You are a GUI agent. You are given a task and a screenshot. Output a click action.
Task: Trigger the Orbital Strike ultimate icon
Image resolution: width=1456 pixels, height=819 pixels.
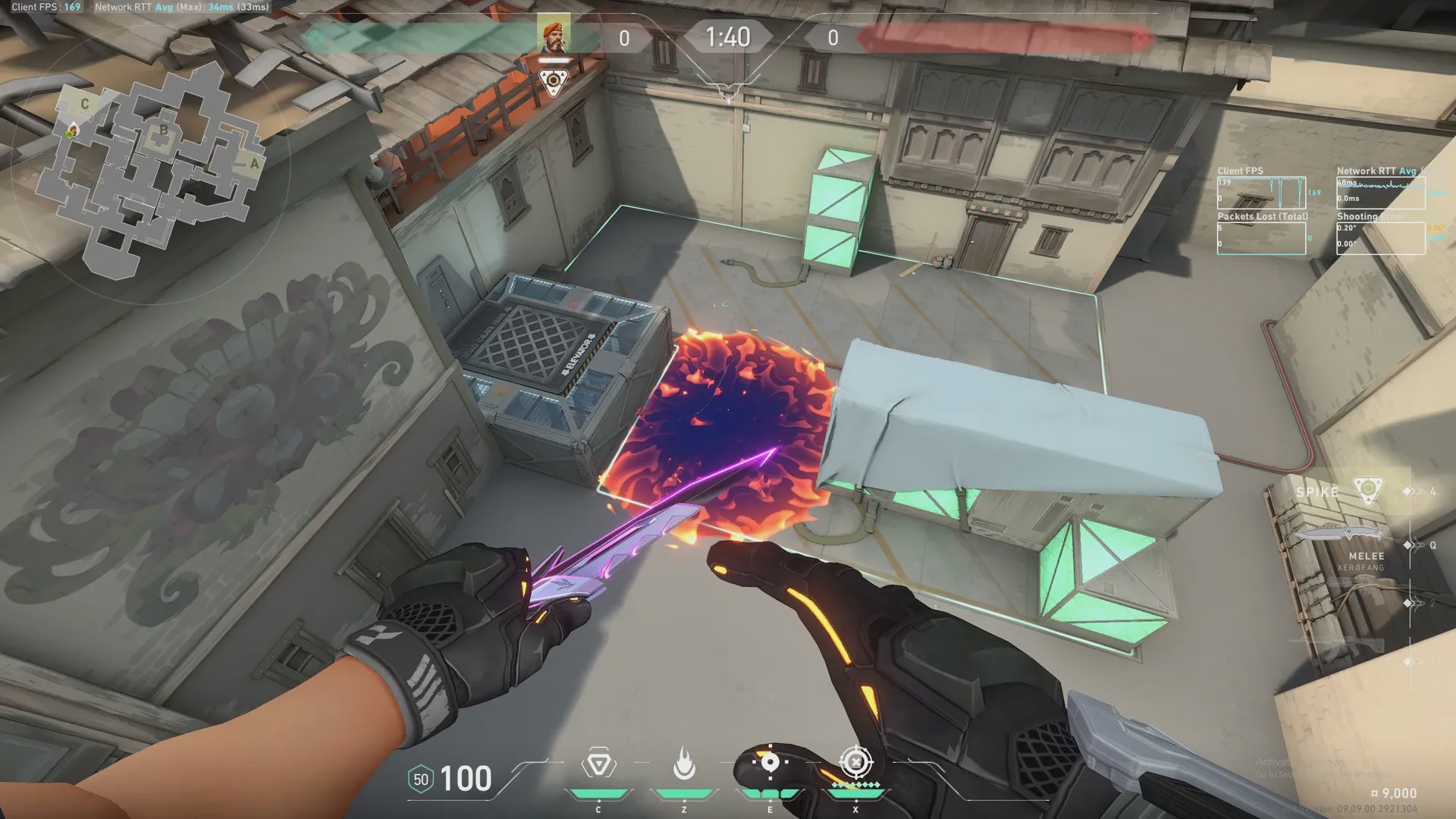(x=856, y=762)
